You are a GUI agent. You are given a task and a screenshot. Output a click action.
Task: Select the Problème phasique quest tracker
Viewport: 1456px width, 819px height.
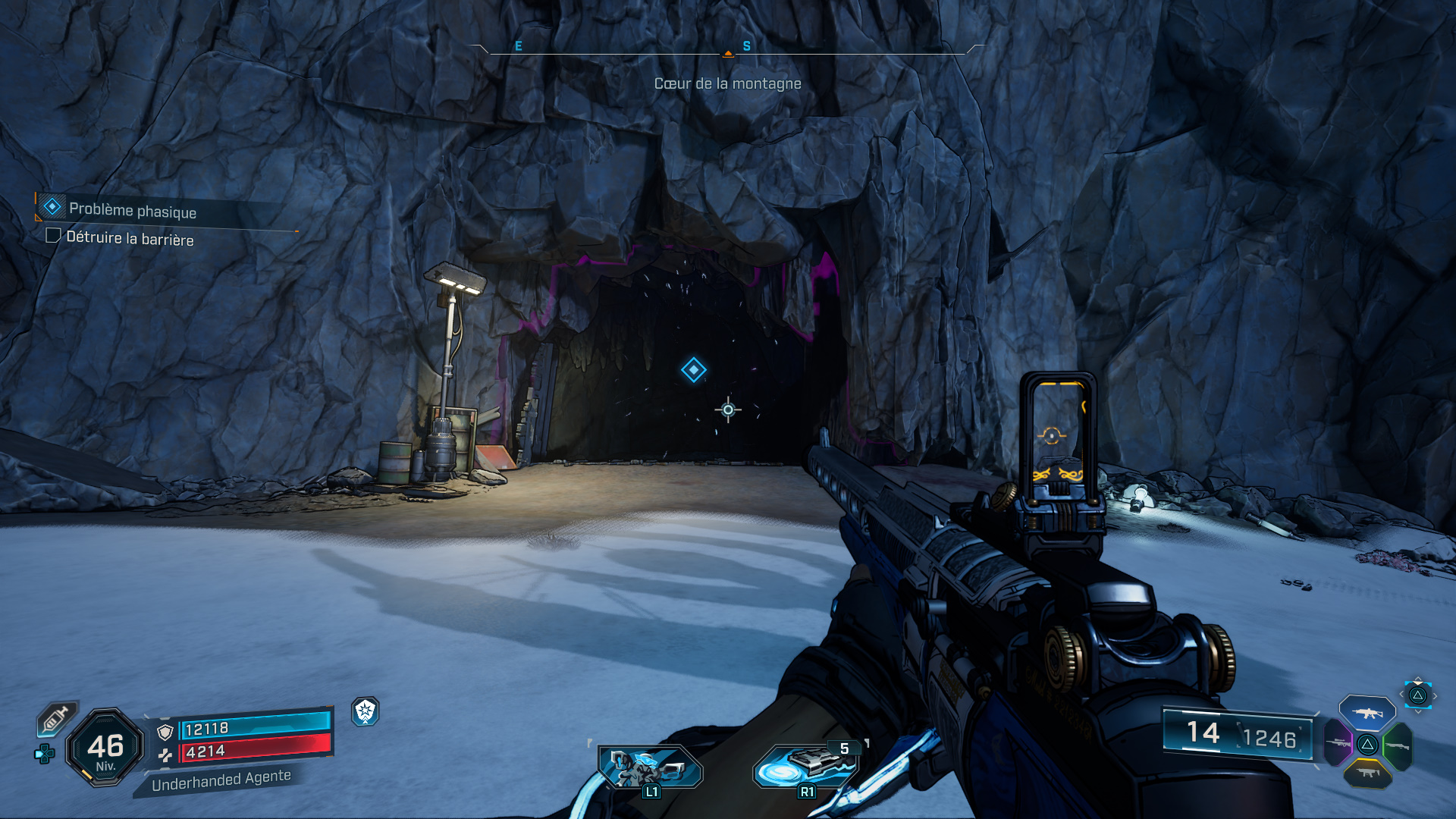[x=133, y=209]
